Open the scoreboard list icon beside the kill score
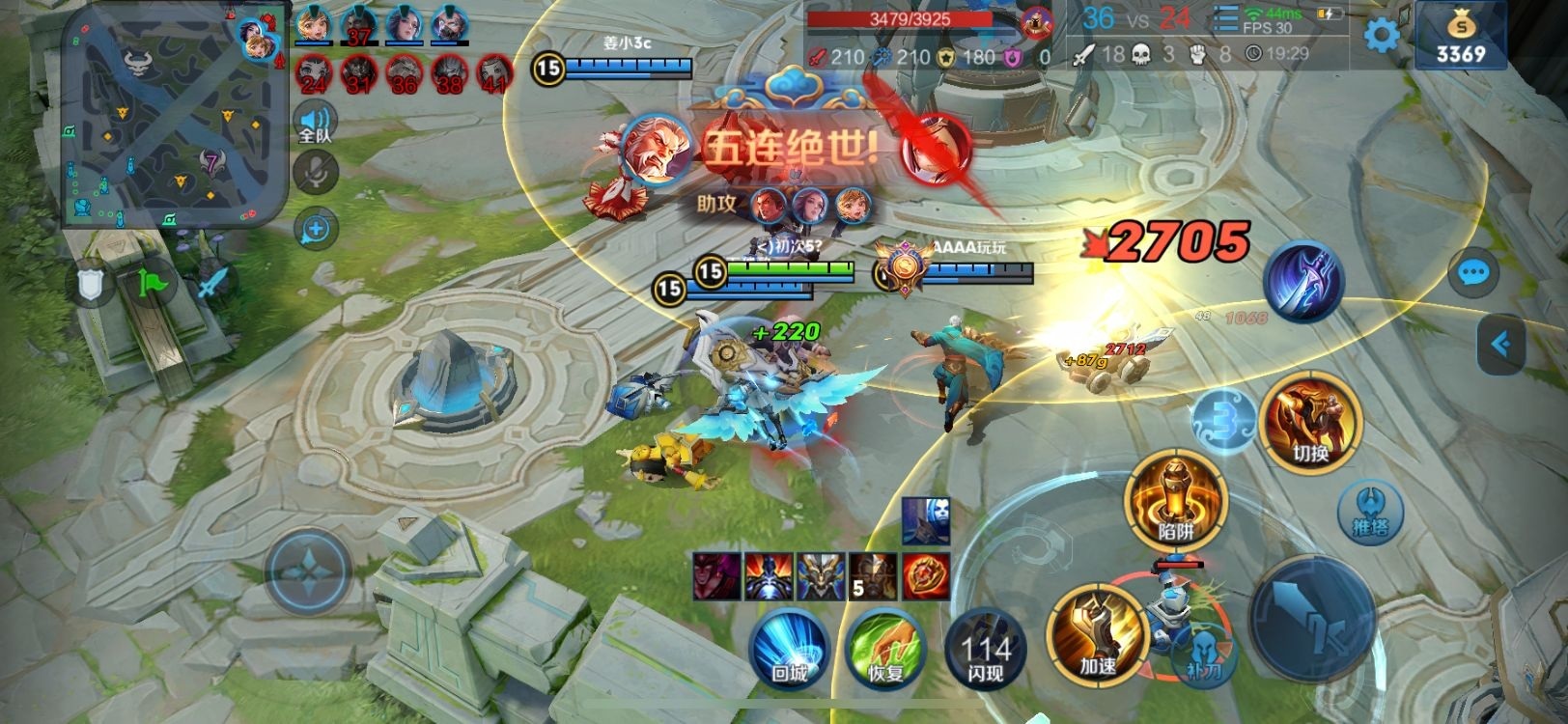The image size is (1568, 724). click(x=1225, y=19)
